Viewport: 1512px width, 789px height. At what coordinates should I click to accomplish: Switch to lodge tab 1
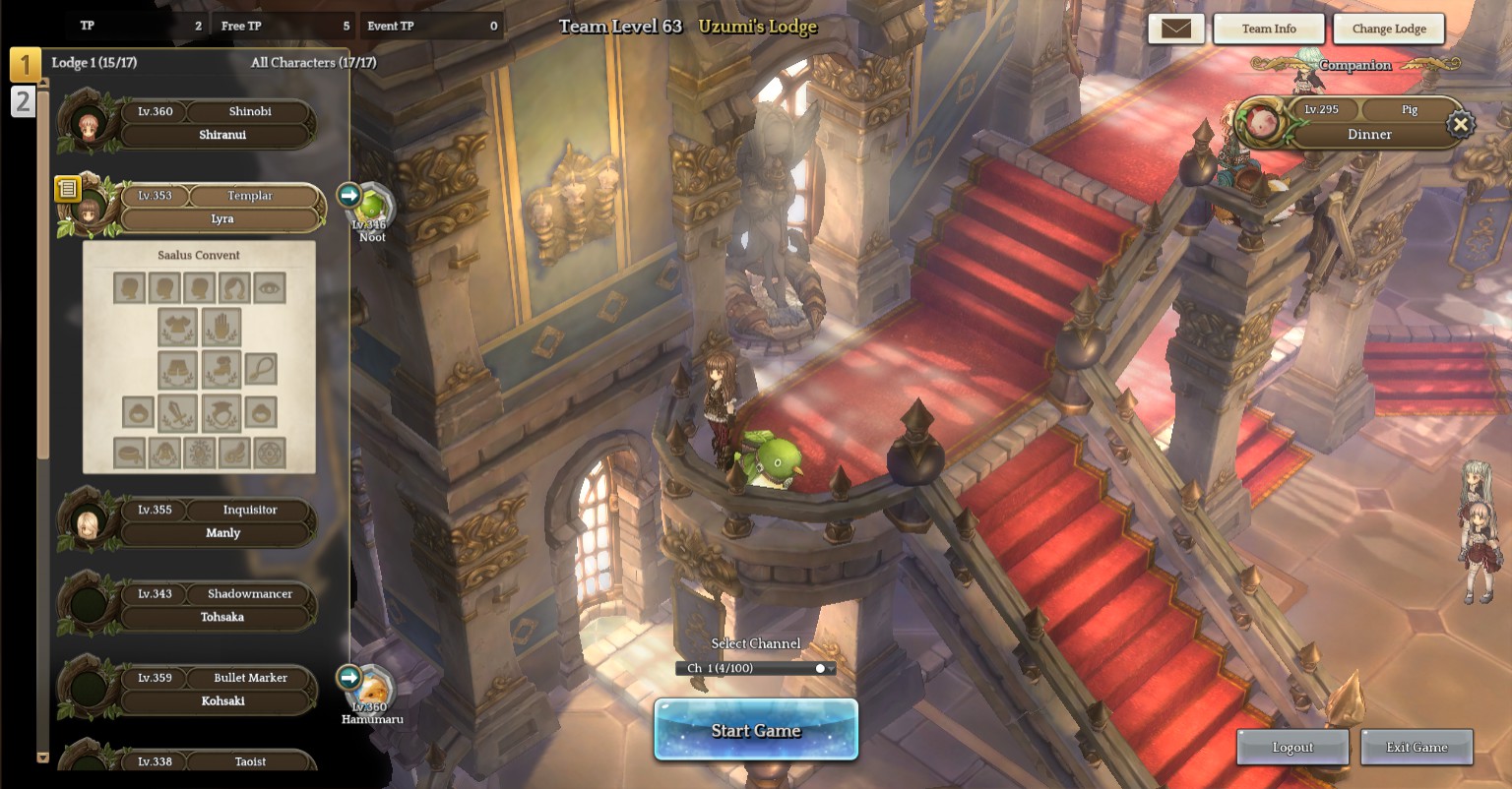pos(25,64)
